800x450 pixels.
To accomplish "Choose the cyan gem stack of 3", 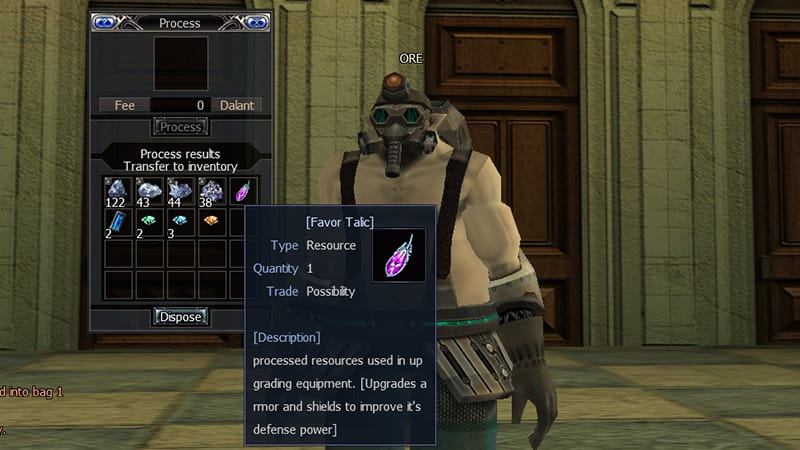I will (180, 222).
